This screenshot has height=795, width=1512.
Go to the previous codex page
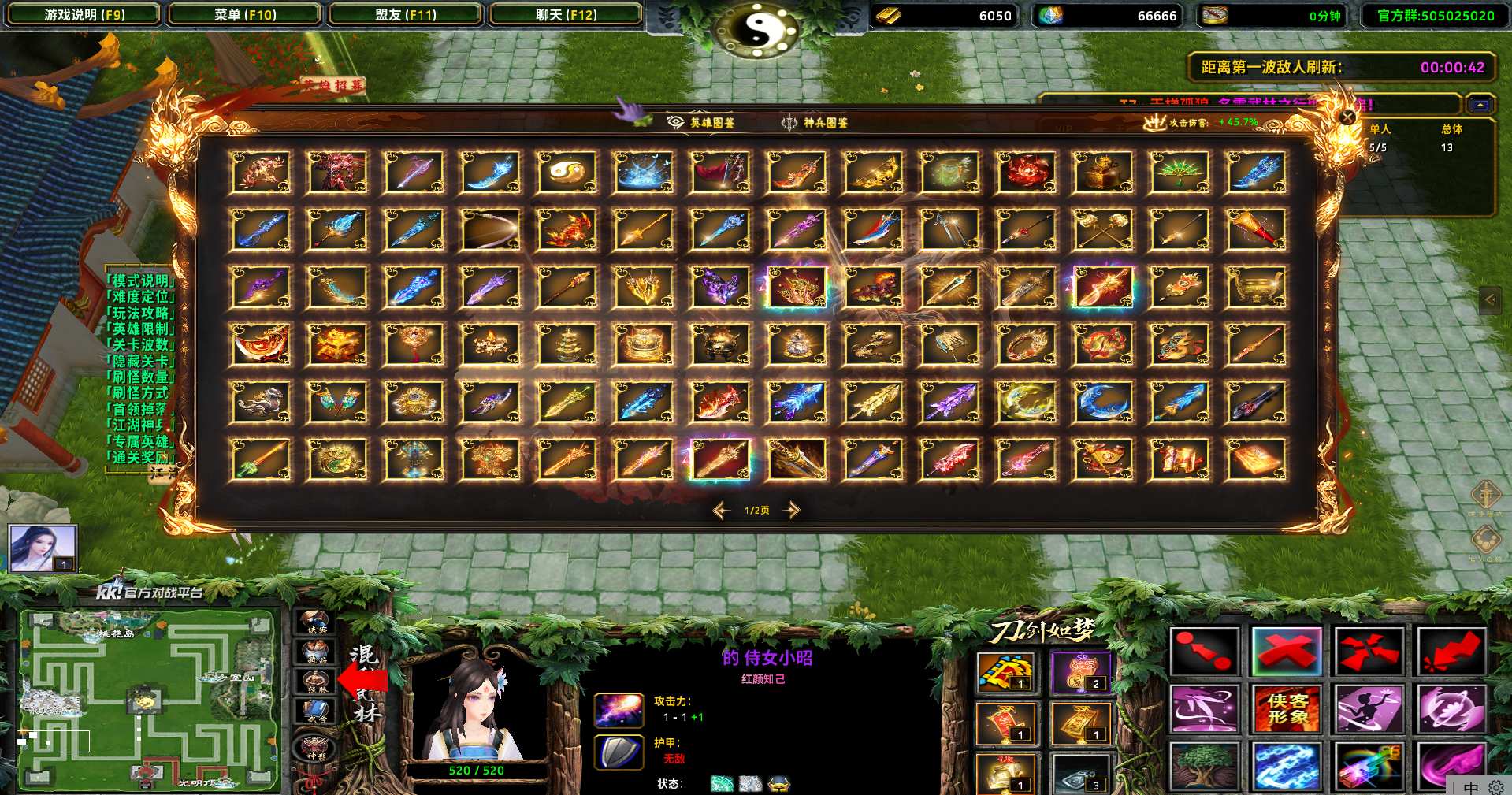(x=721, y=510)
